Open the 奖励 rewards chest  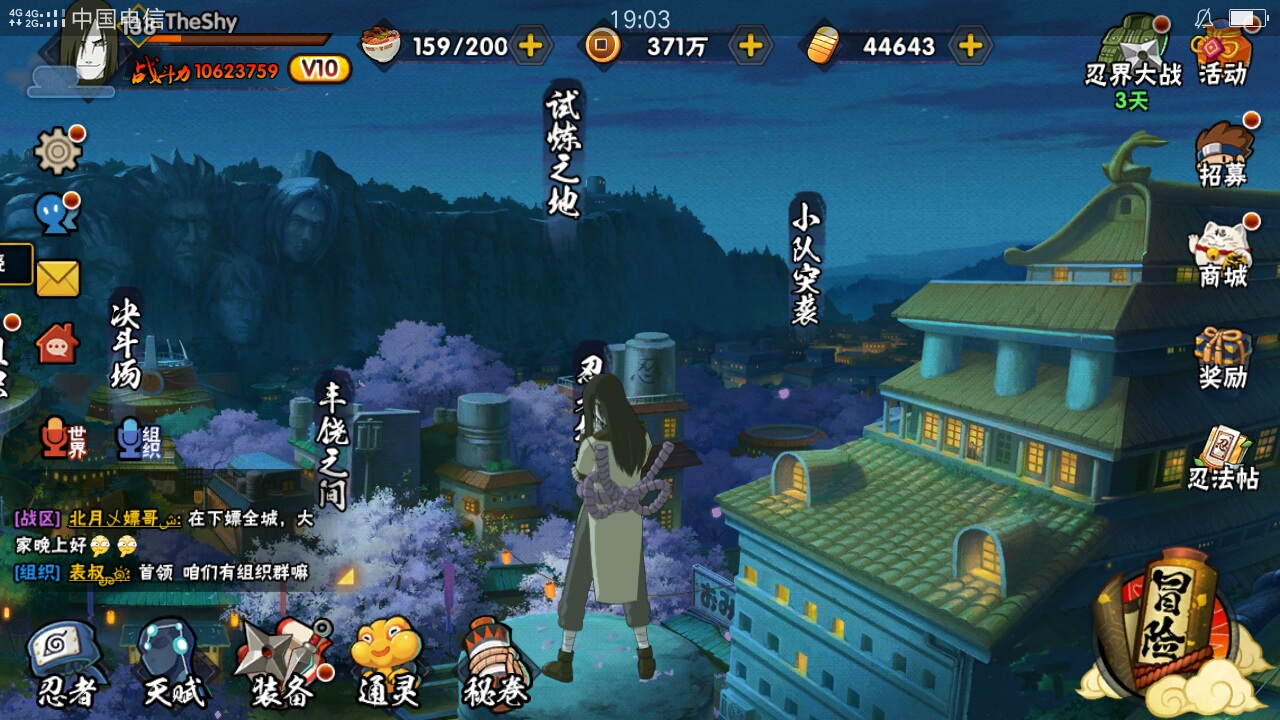pyautogui.click(x=1224, y=357)
